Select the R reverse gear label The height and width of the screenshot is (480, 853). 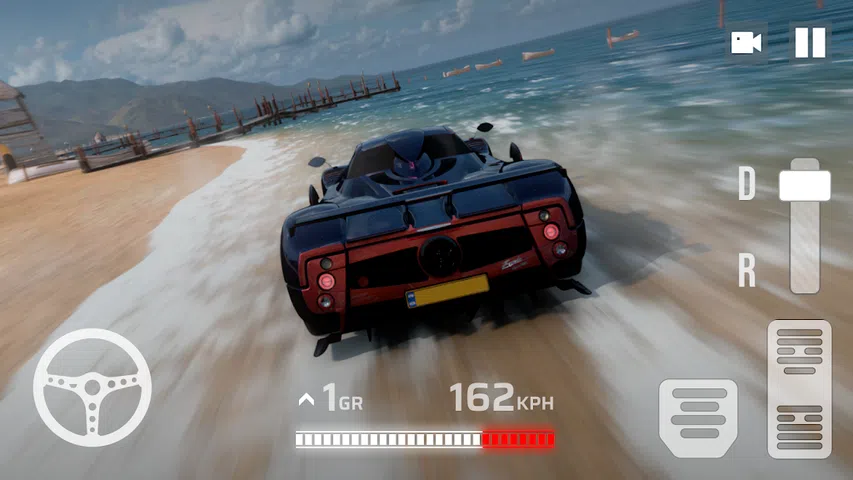pos(746,271)
